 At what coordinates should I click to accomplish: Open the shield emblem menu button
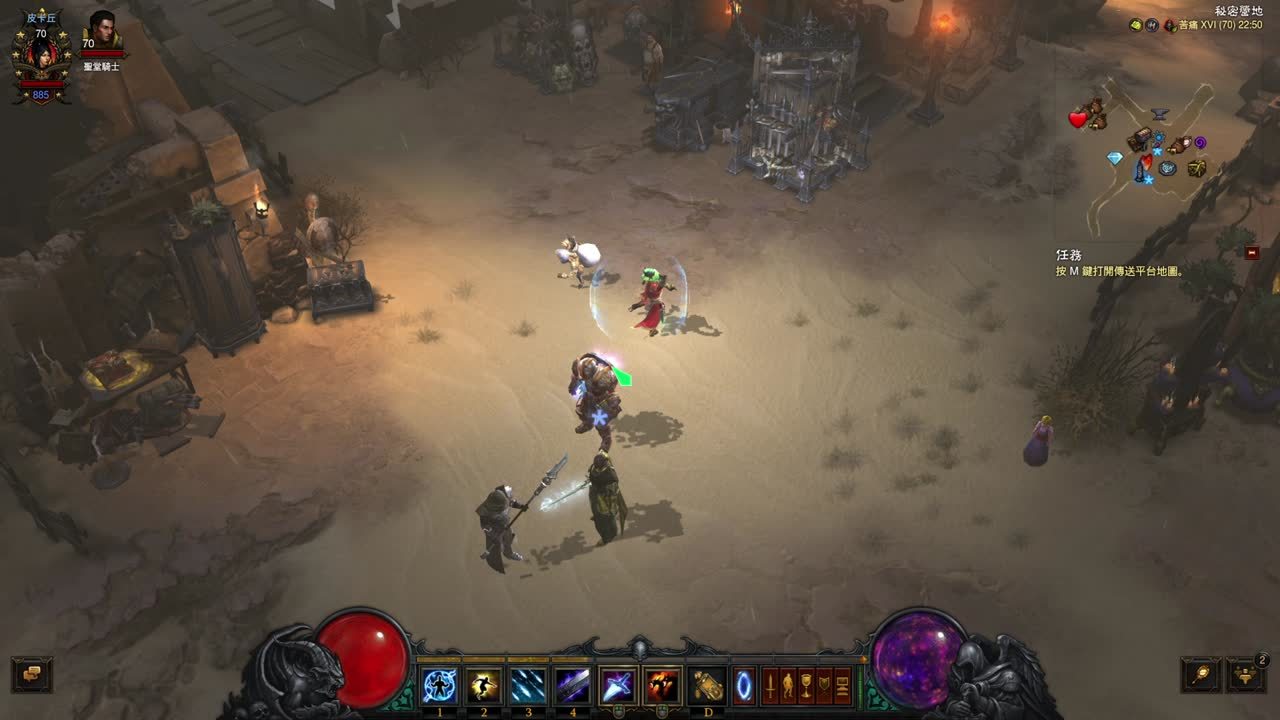(824, 686)
